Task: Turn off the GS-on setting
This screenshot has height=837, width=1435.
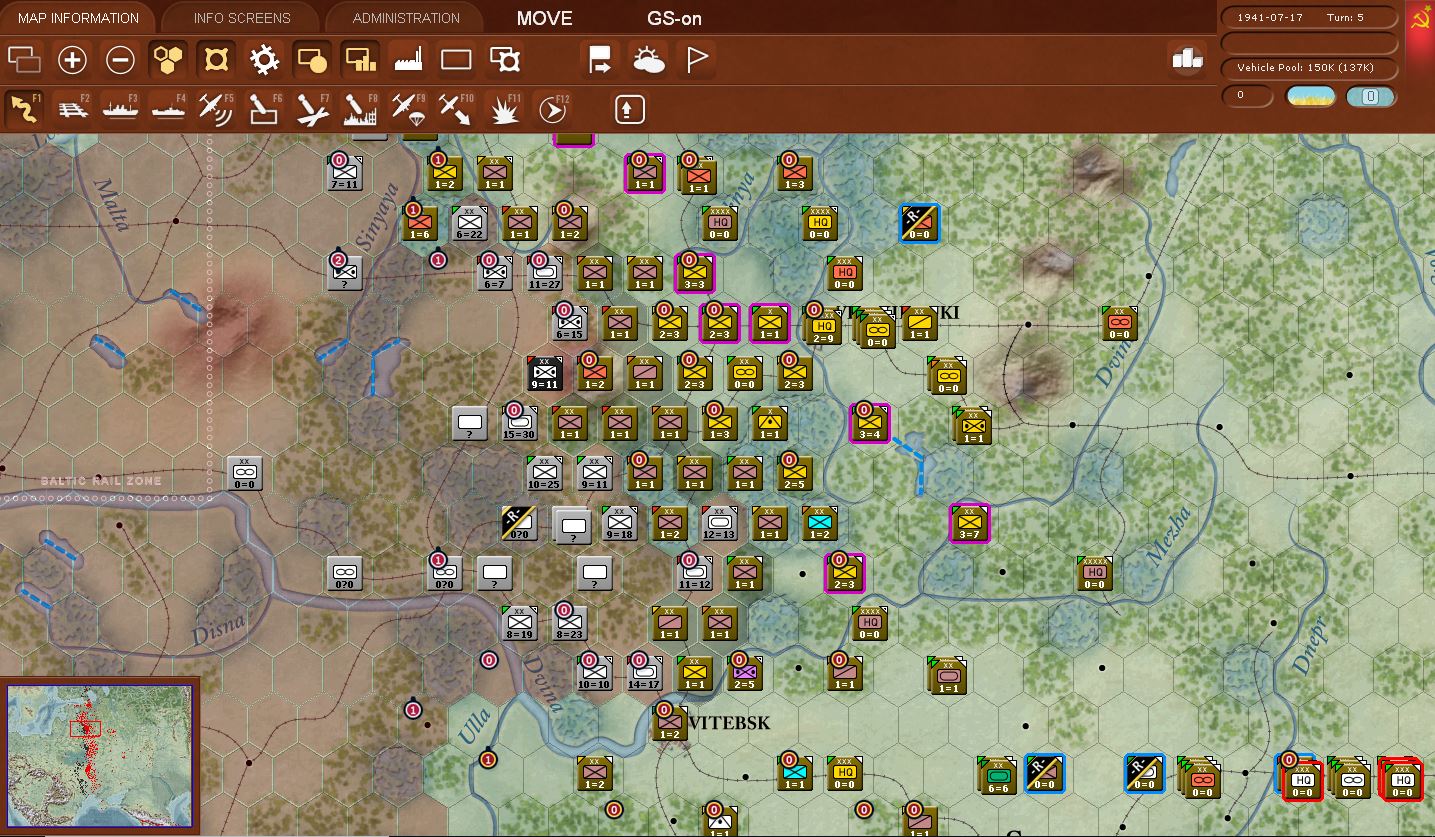Action: click(x=675, y=17)
